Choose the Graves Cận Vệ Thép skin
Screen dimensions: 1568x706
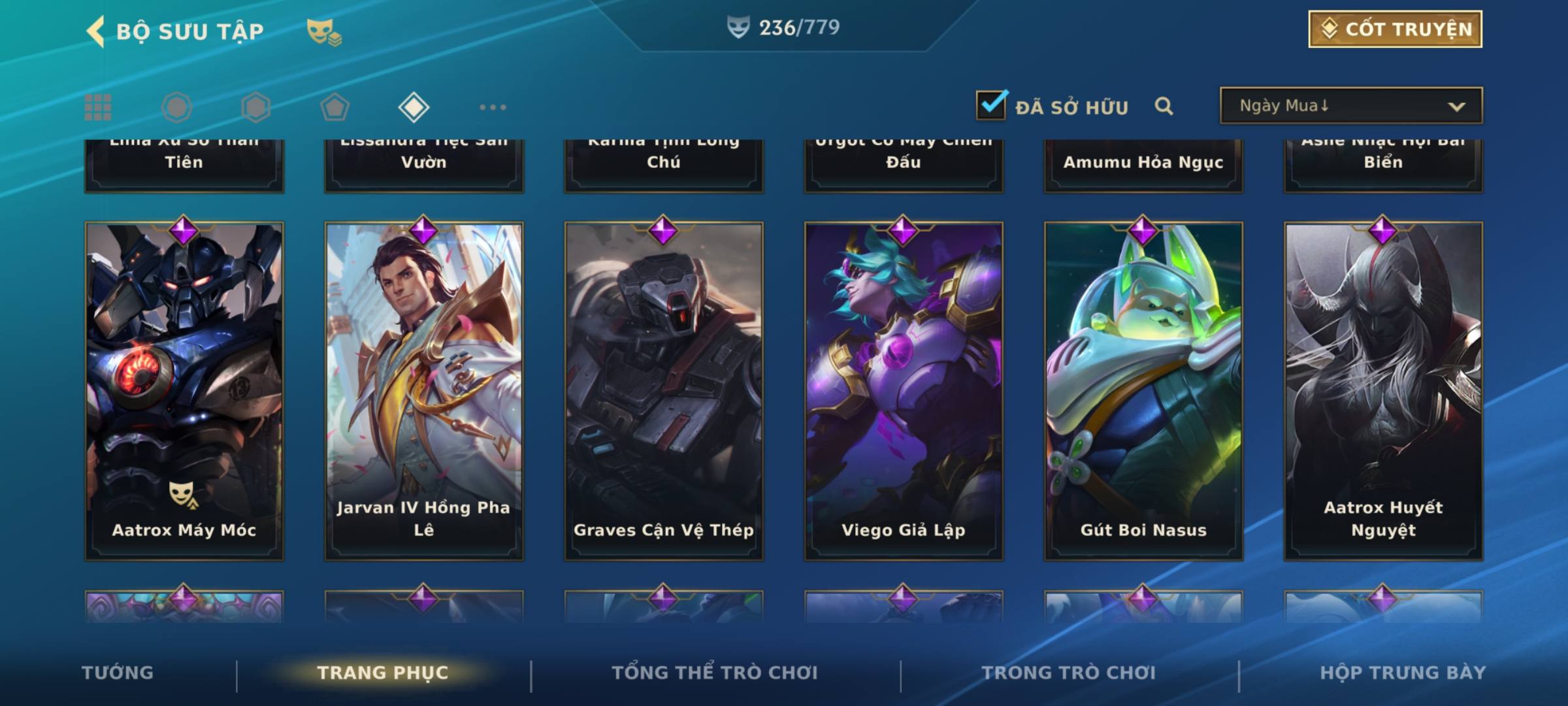pyautogui.click(x=664, y=391)
